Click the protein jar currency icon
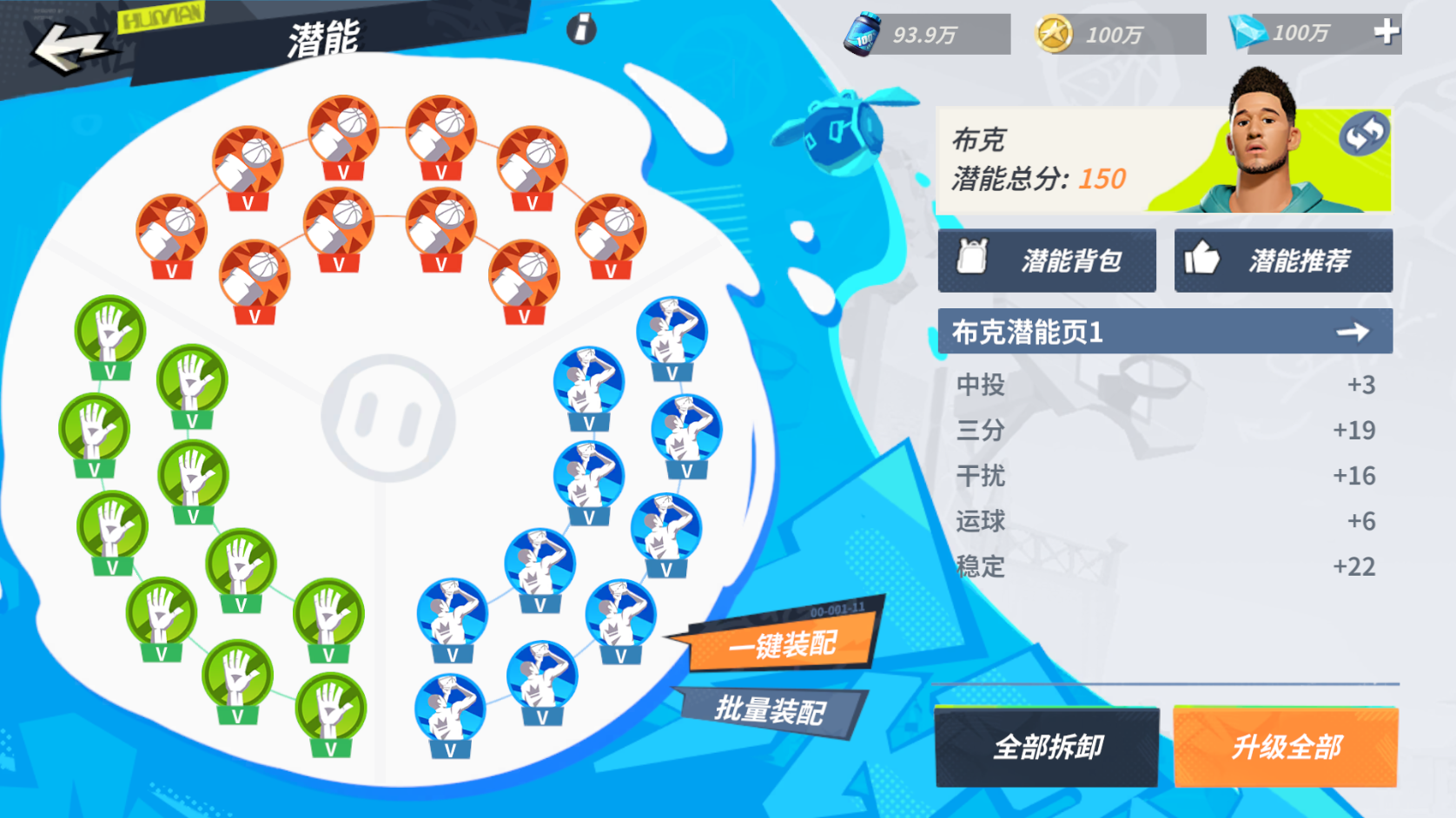Image resolution: width=1456 pixels, height=818 pixels. click(864, 32)
